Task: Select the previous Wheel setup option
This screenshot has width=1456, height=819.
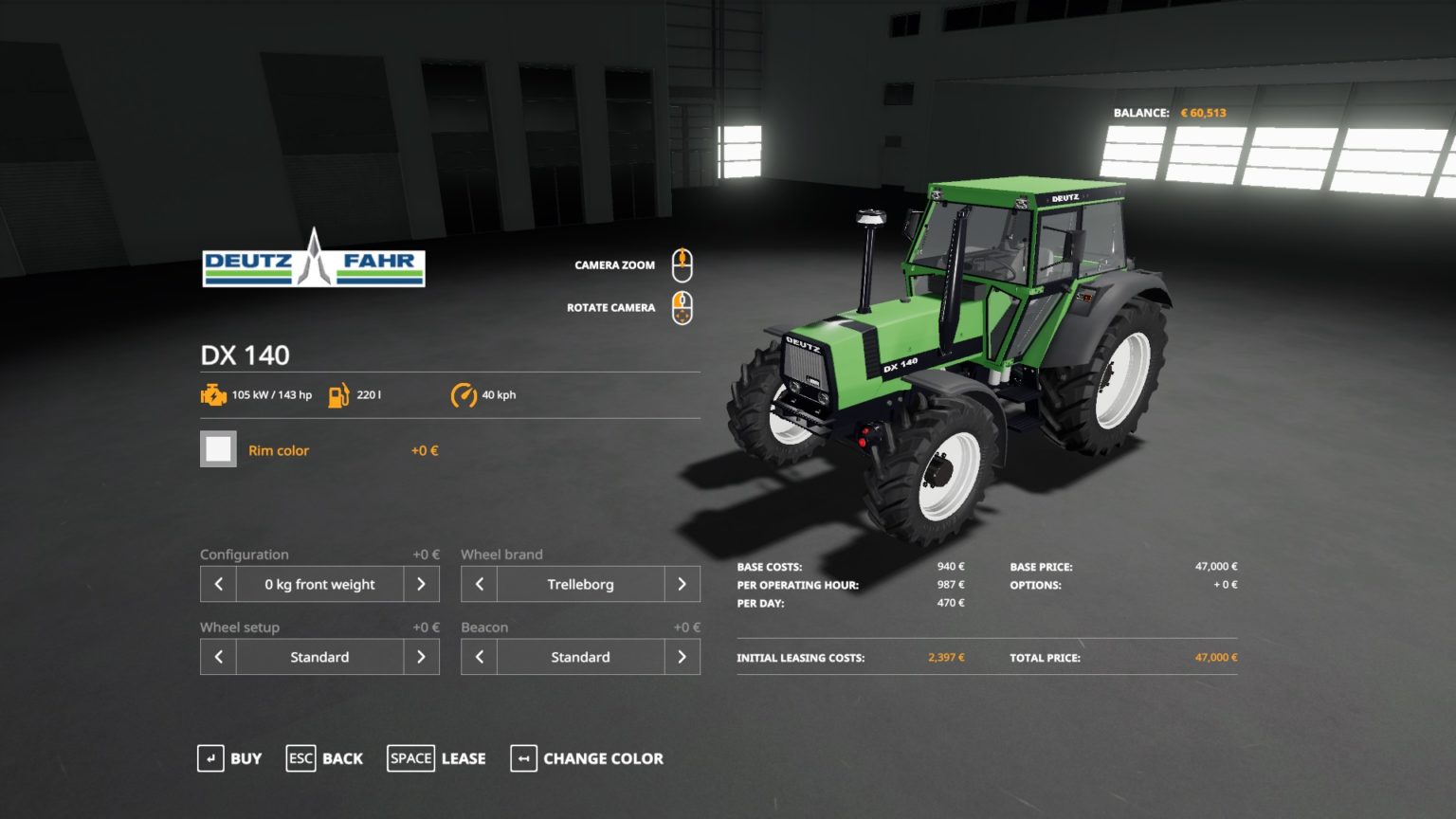Action: [x=217, y=656]
